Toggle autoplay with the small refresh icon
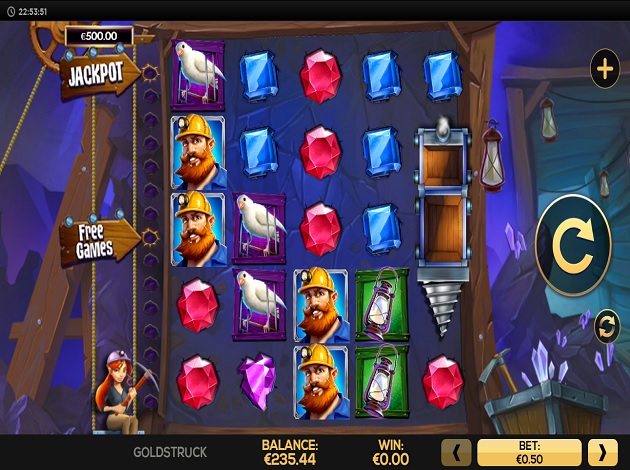Image resolution: width=630 pixels, height=470 pixels. click(x=606, y=325)
